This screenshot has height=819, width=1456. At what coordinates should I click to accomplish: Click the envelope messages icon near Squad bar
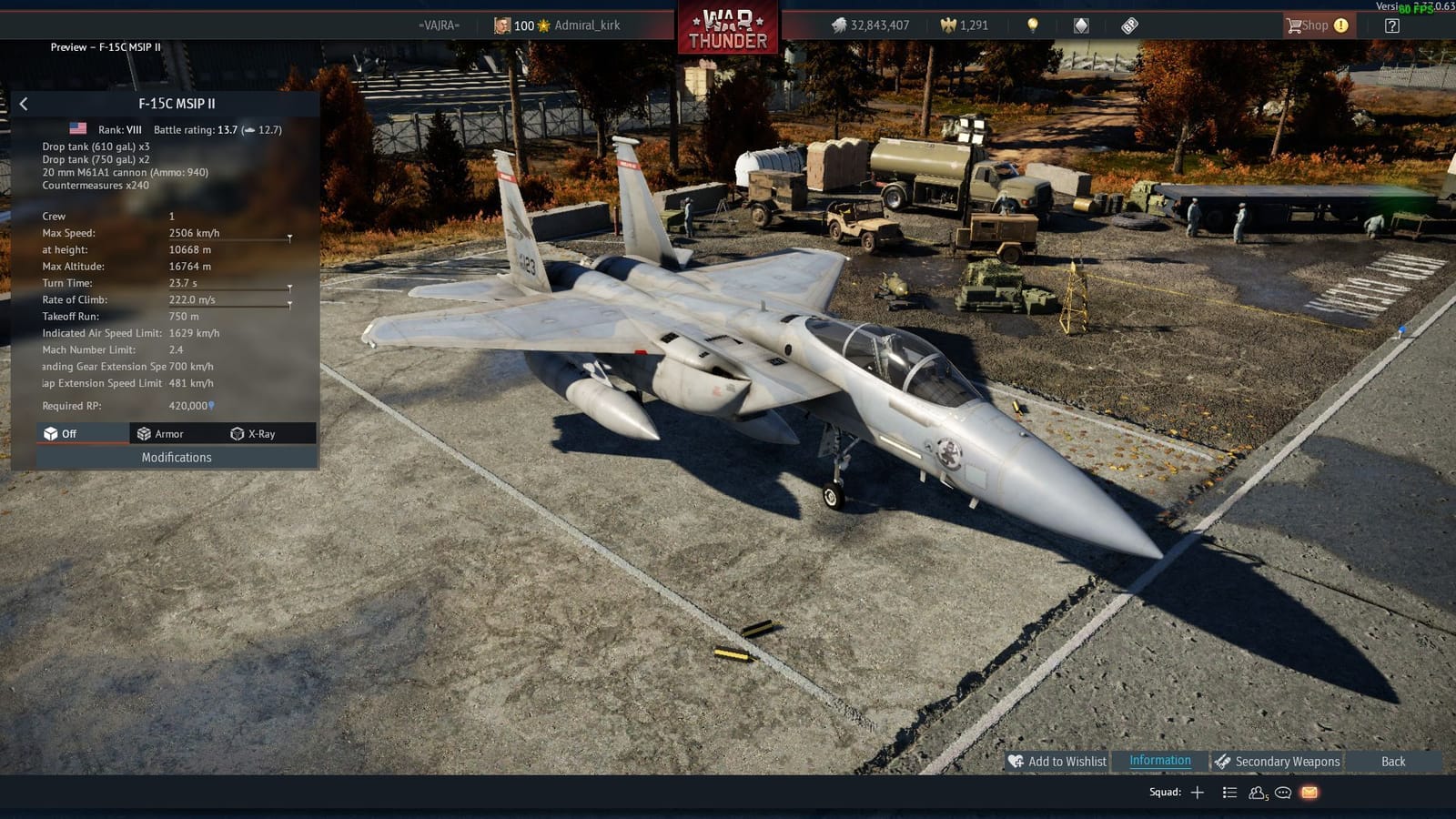(x=1308, y=793)
